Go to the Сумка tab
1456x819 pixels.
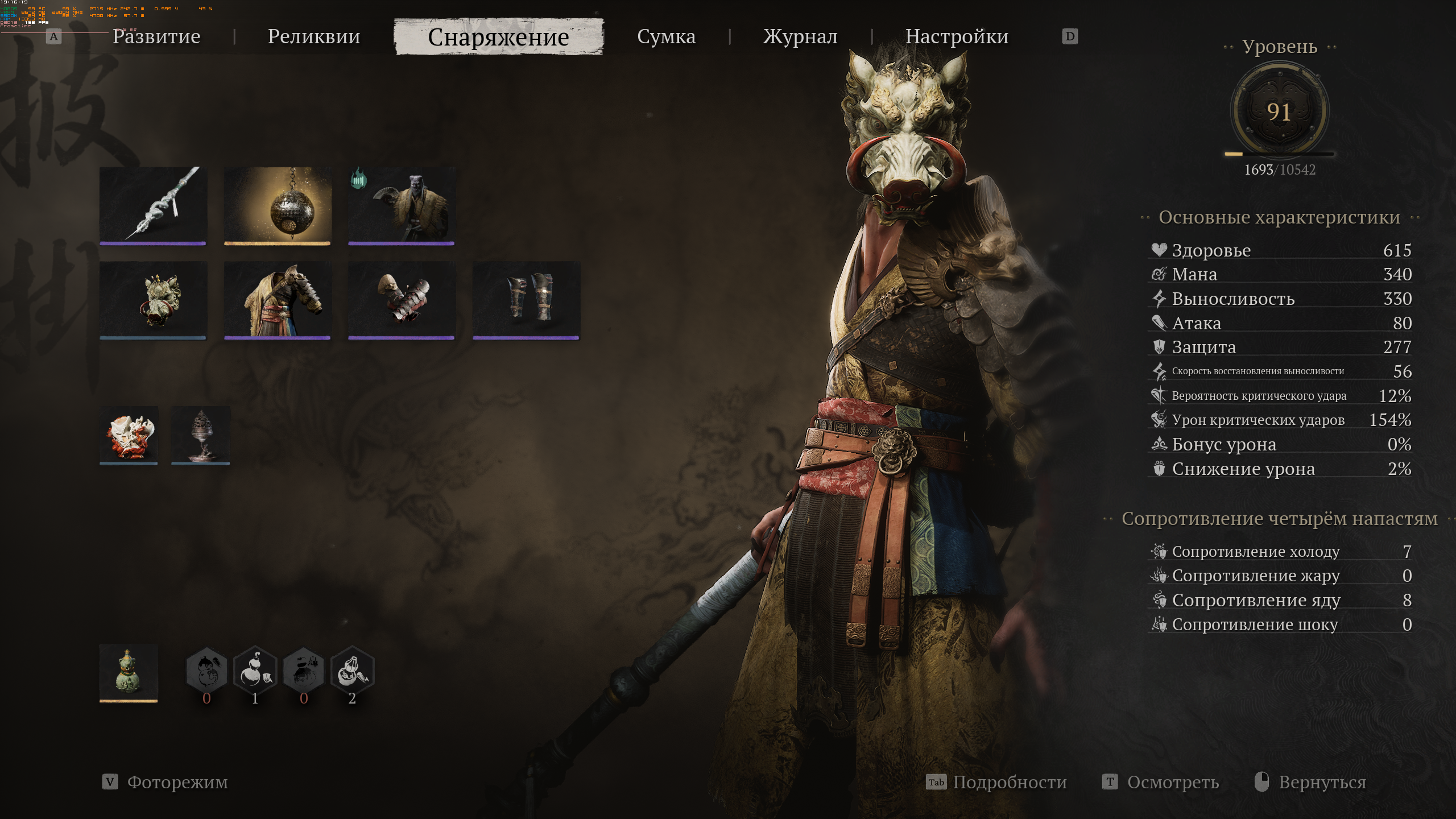666,36
